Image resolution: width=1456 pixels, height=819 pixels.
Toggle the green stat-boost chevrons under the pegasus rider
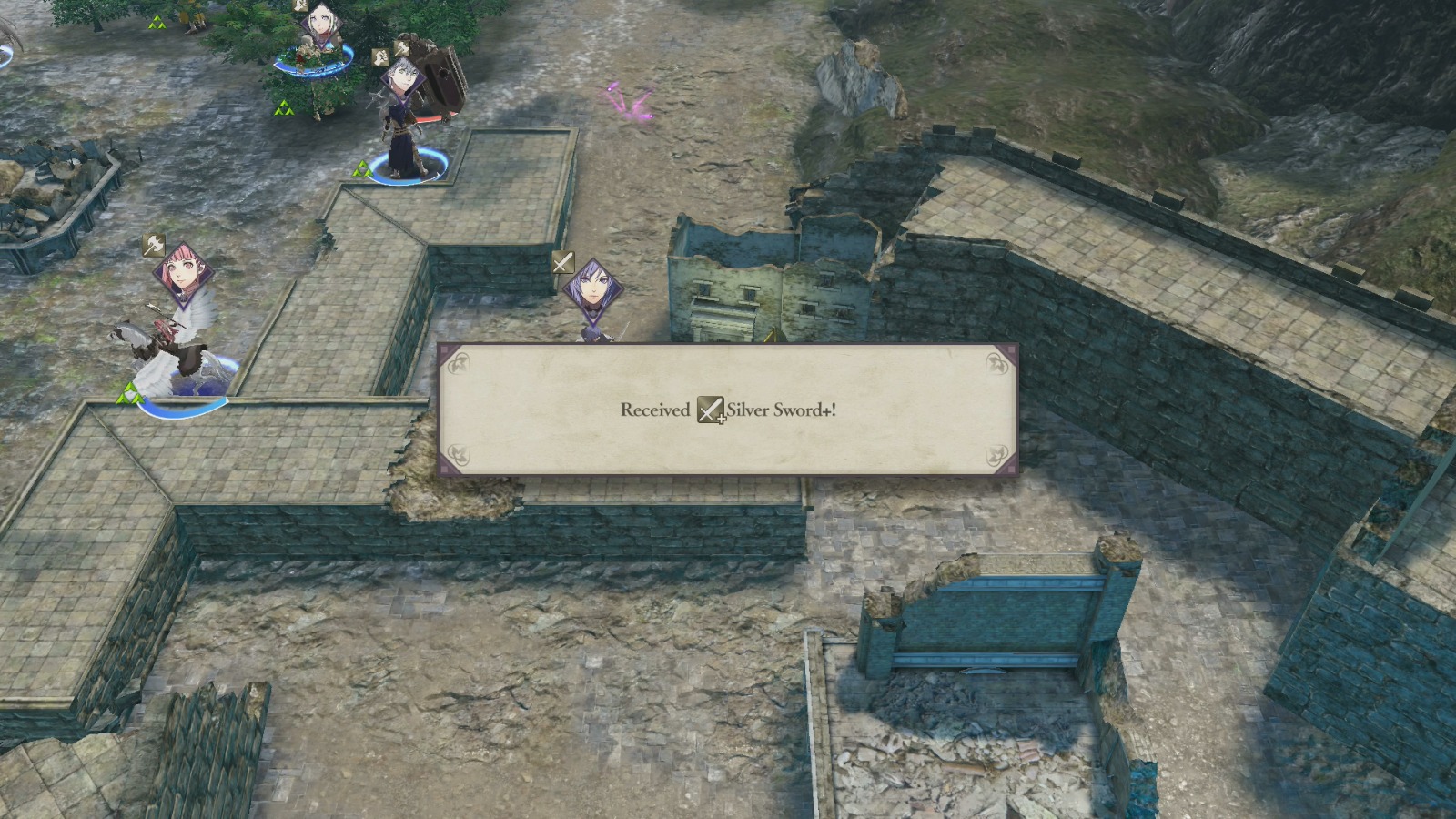(x=132, y=393)
